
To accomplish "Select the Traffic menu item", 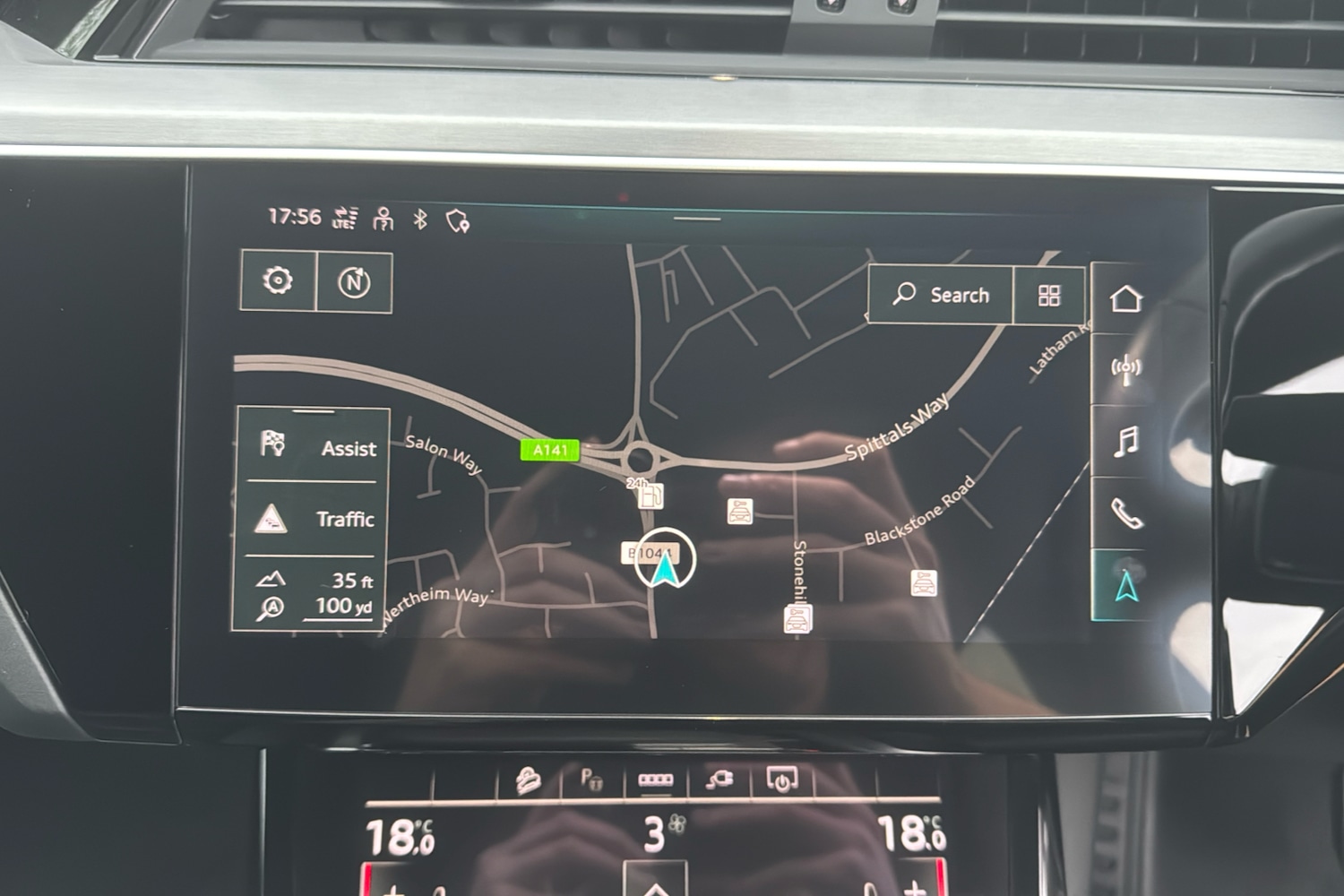I will (x=315, y=519).
